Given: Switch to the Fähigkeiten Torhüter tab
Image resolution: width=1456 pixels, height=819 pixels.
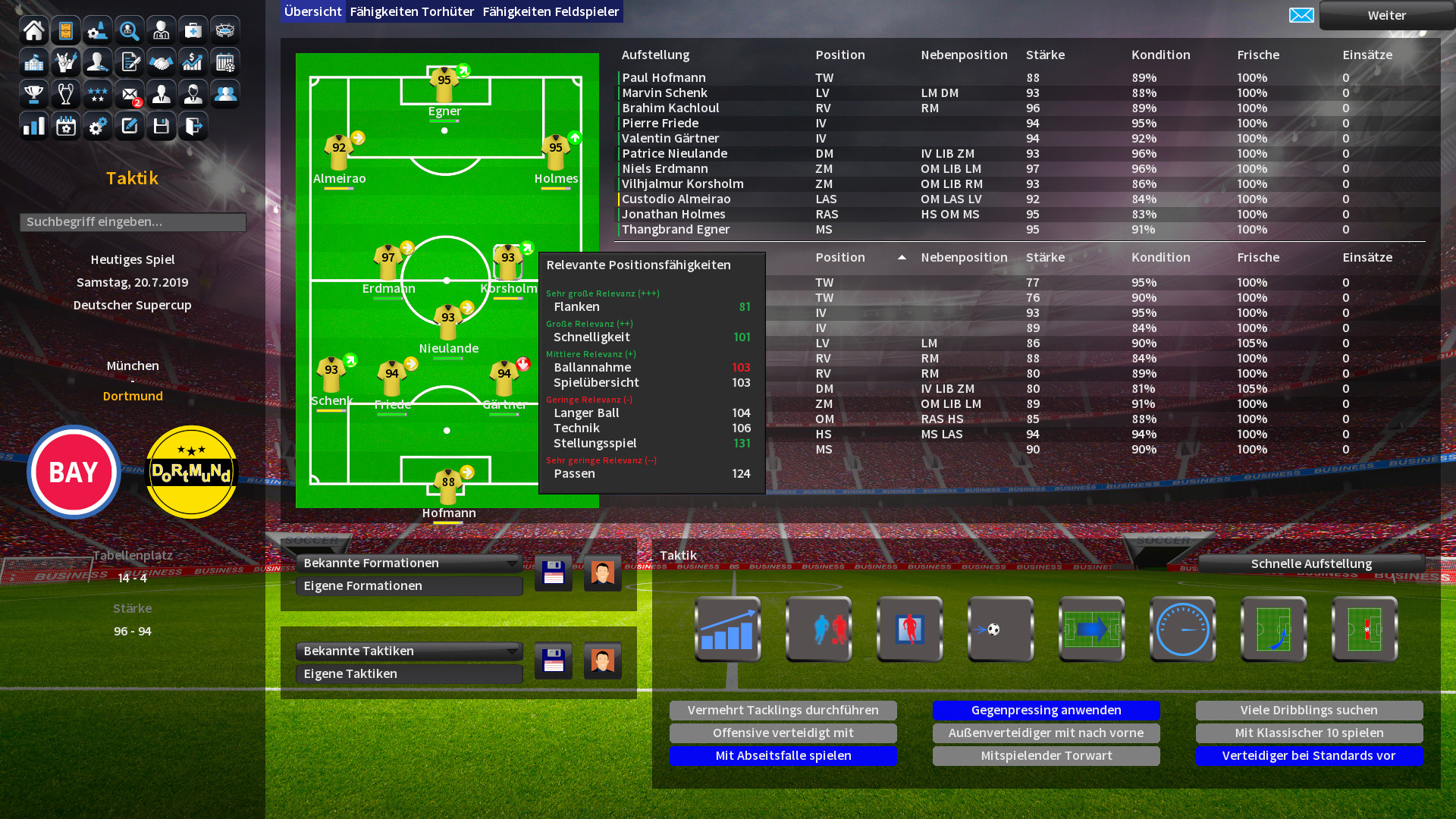Looking at the screenshot, I should click(x=412, y=11).
